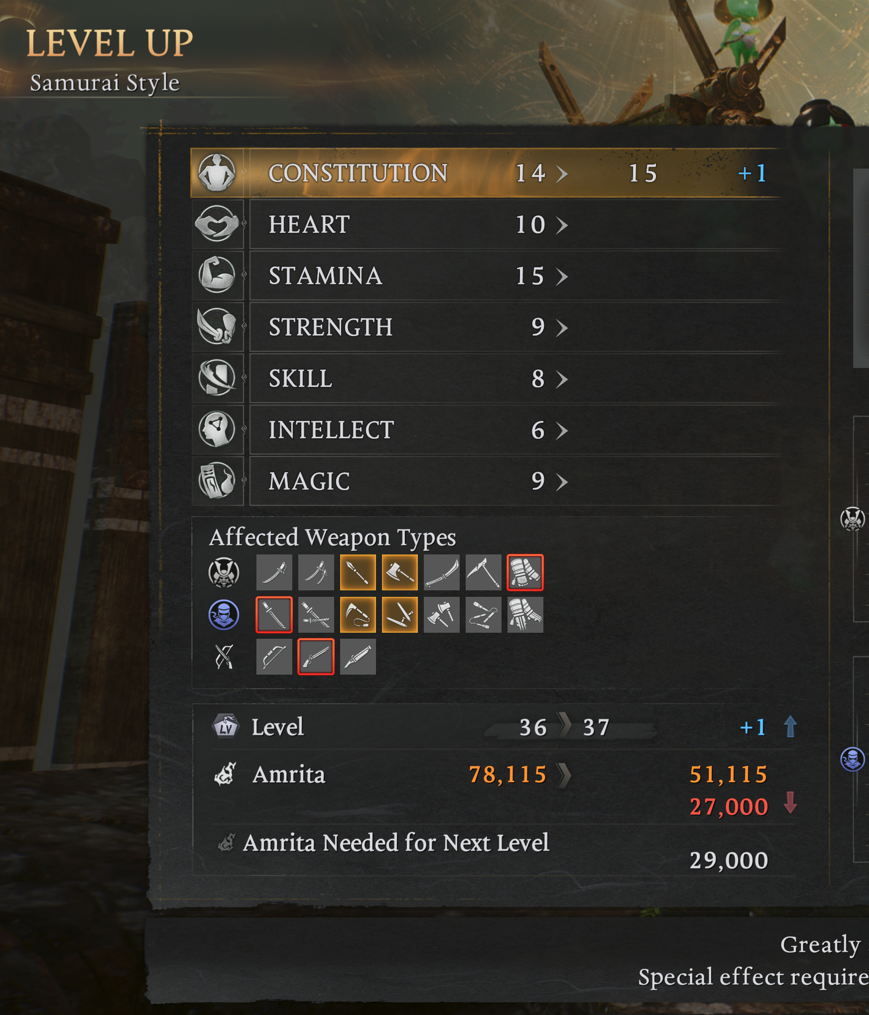
Task: Click the Skill stat row
Action: (485, 379)
